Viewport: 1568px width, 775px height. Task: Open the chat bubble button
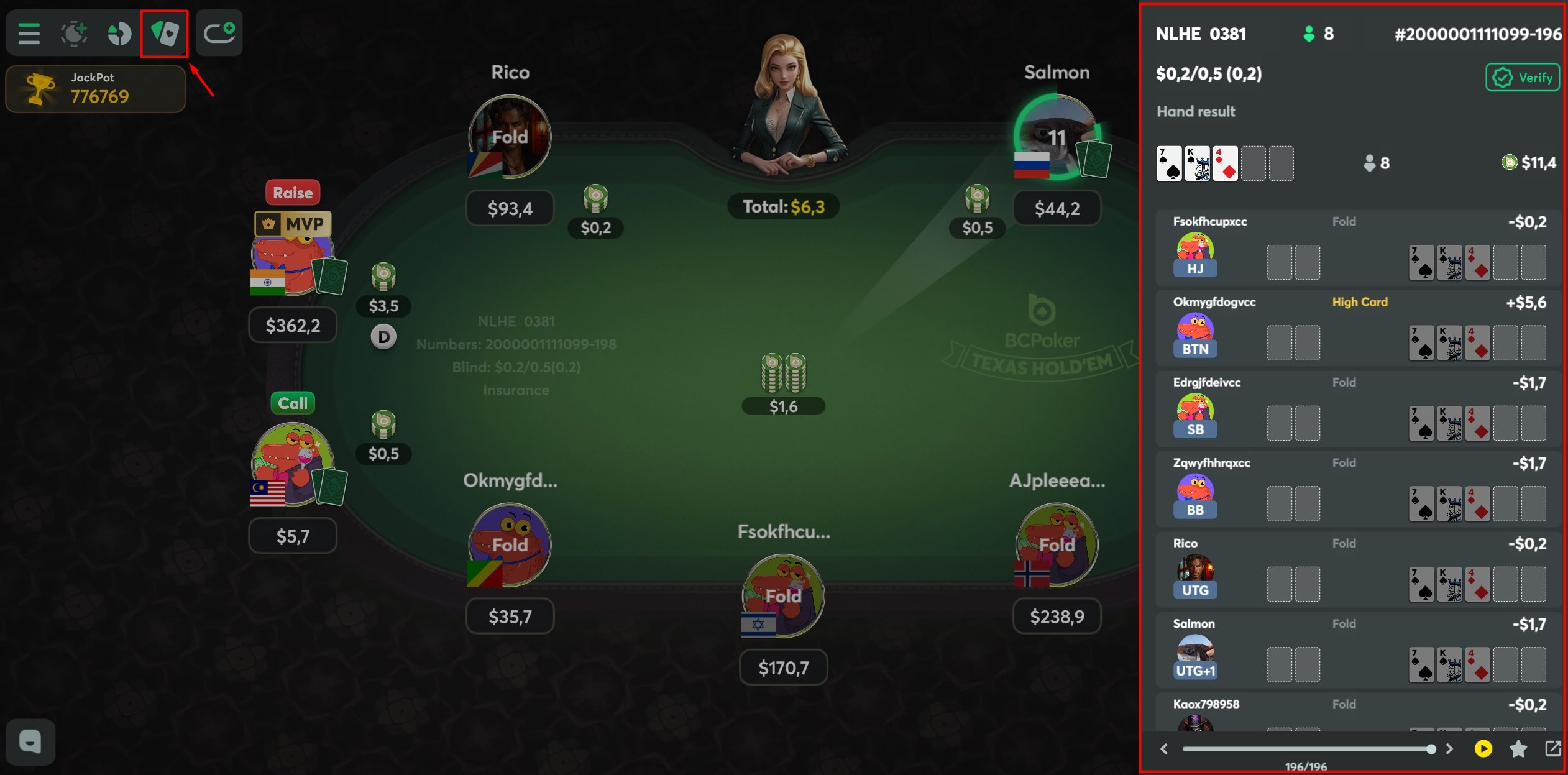coord(30,742)
